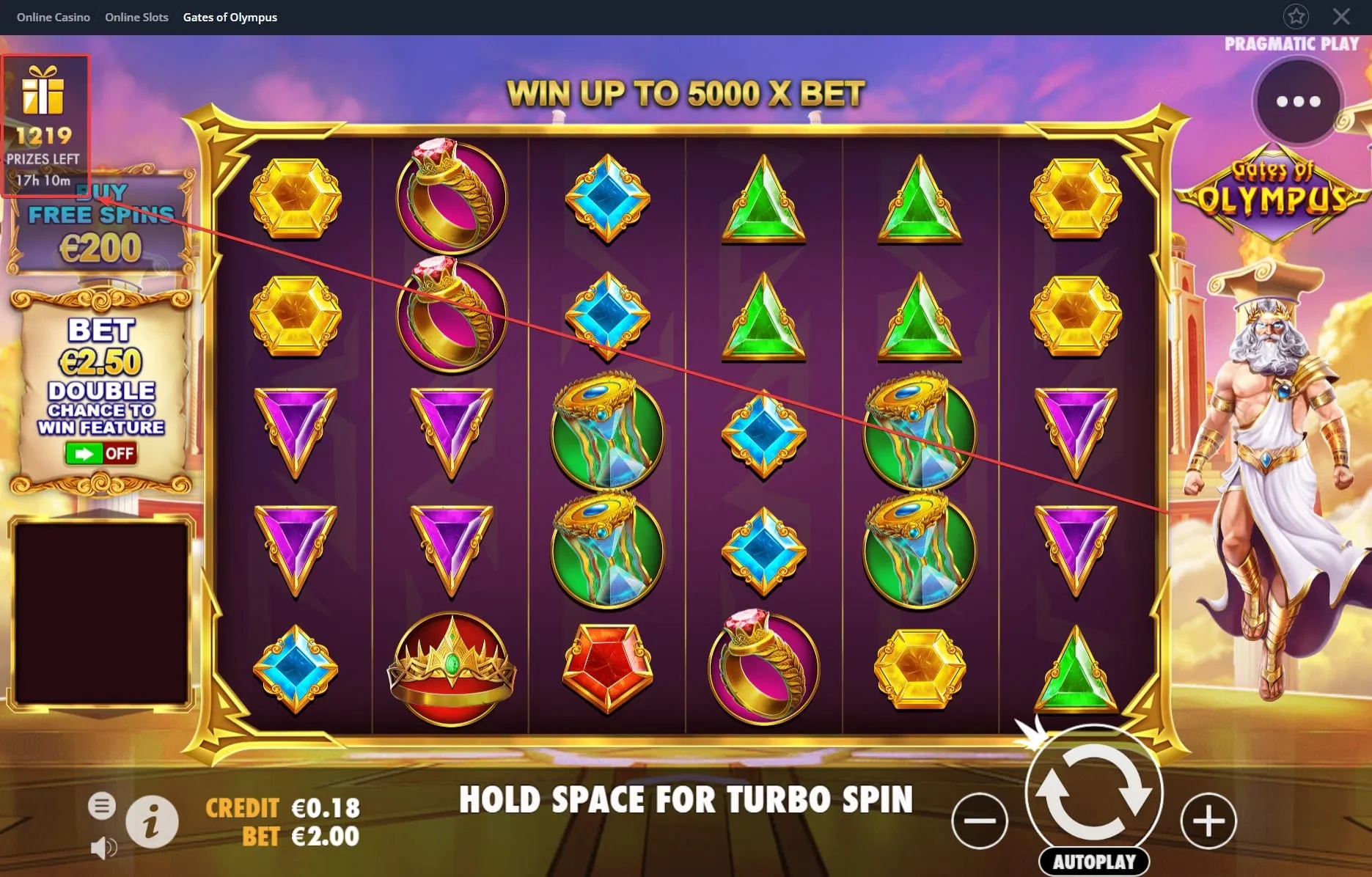This screenshot has height=877, width=1372.
Task: Click the CREDIT balance display
Action: coord(282,807)
